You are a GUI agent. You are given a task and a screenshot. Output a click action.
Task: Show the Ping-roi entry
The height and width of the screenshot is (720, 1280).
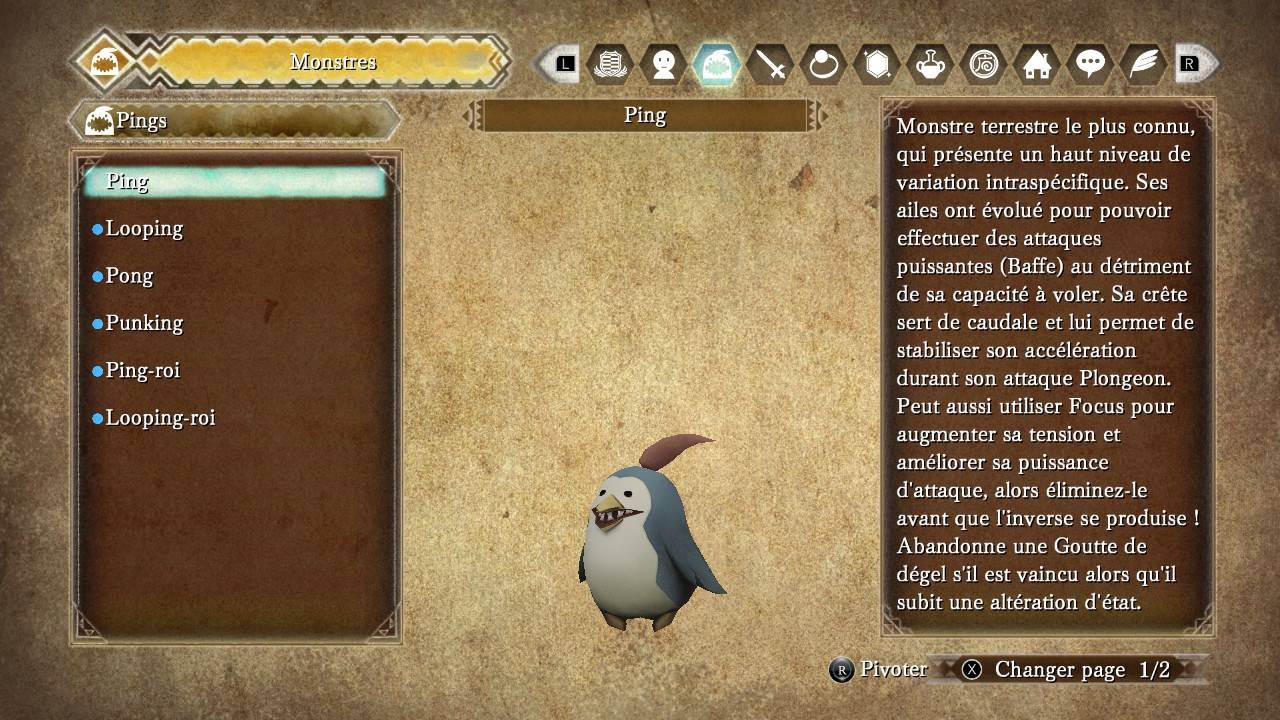point(142,371)
